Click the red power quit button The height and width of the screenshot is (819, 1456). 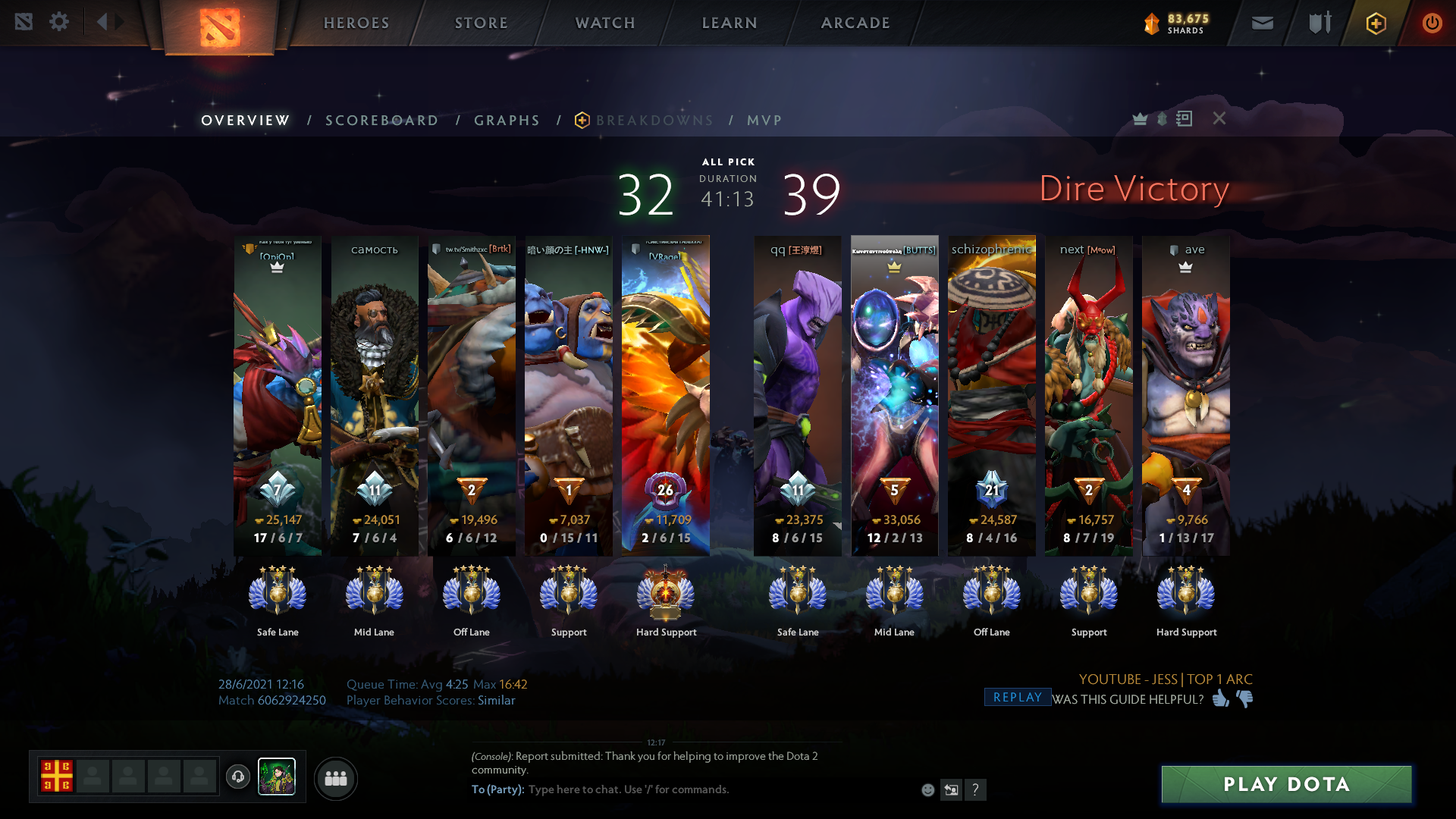1432,23
